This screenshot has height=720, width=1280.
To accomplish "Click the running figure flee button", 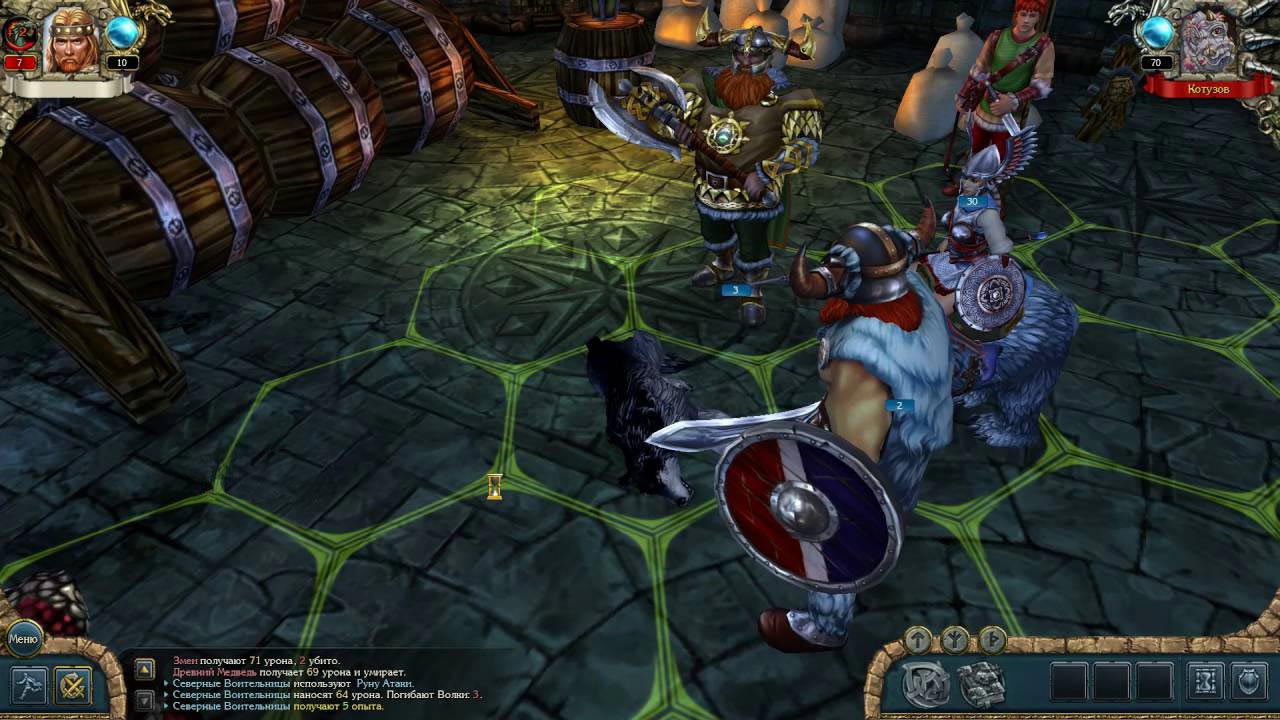I will click(x=29, y=685).
